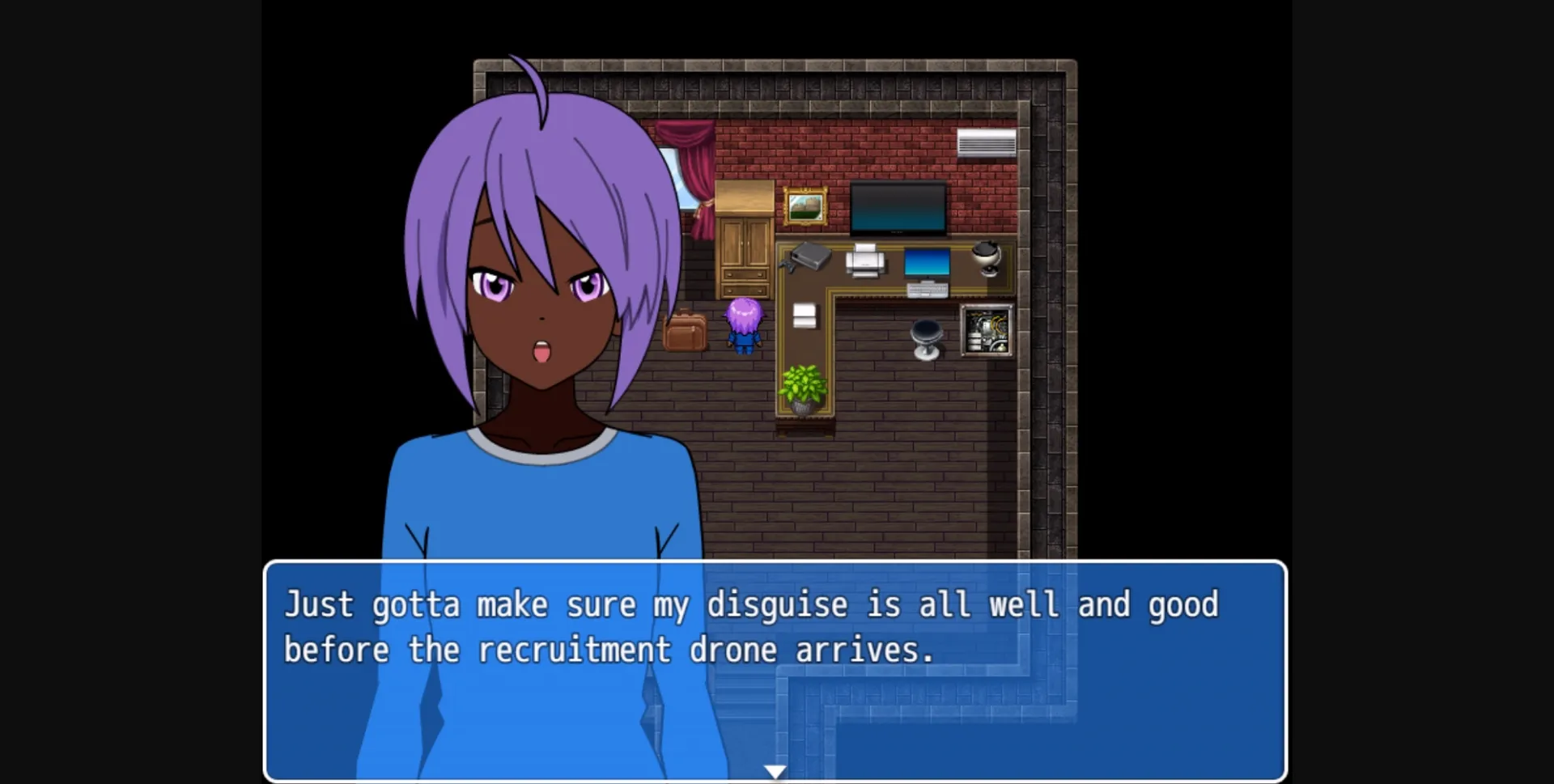The width and height of the screenshot is (1554, 784).
Task: Click the controller beside the game console
Action: point(788,266)
